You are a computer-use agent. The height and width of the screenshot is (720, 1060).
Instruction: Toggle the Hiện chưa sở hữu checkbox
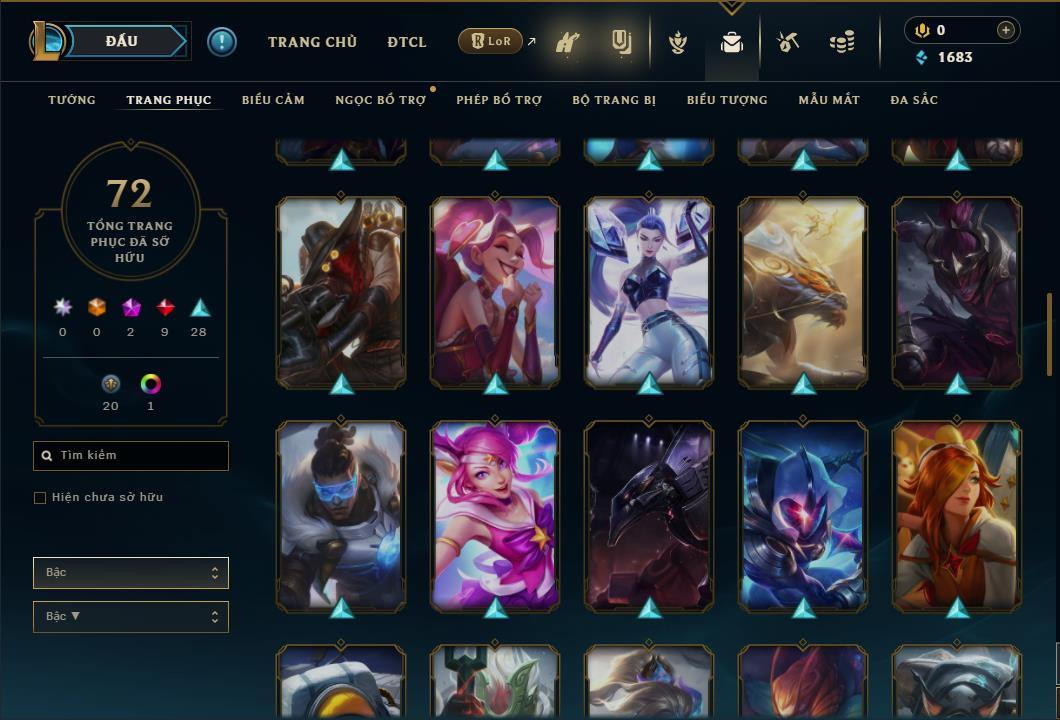(x=40, y=498)
